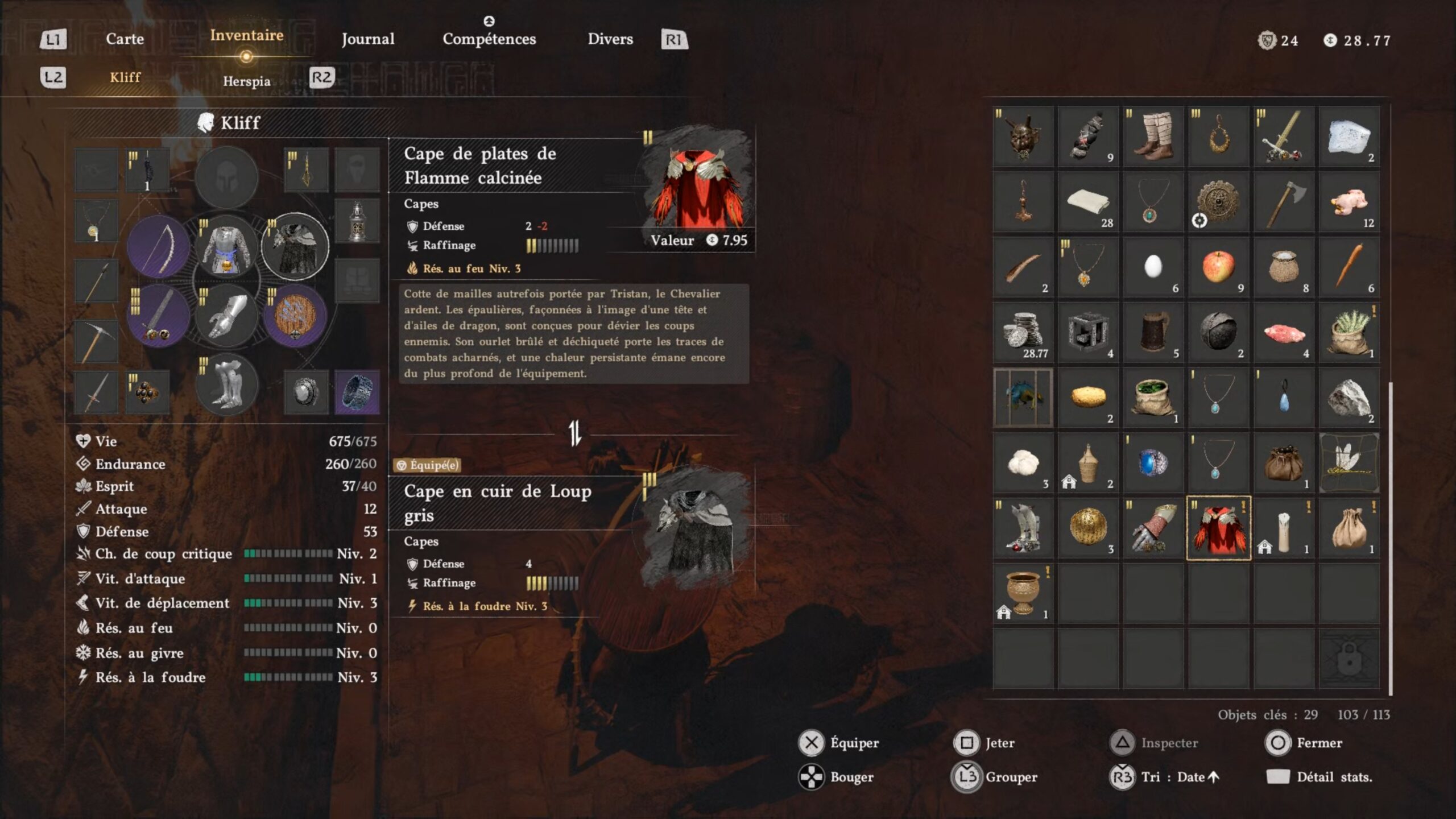
Task: Select the golden goblet item
Action: pyautogui.click(x=1023, y=593)
